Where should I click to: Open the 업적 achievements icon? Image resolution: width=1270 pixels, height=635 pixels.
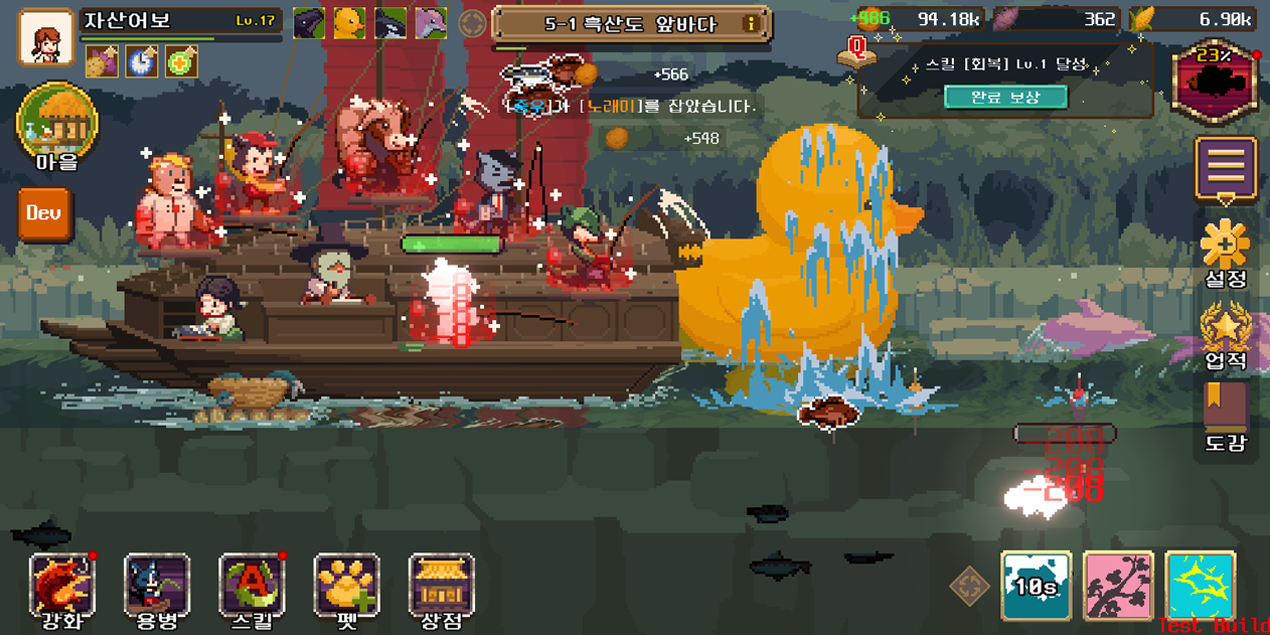tap(1226, 328)
